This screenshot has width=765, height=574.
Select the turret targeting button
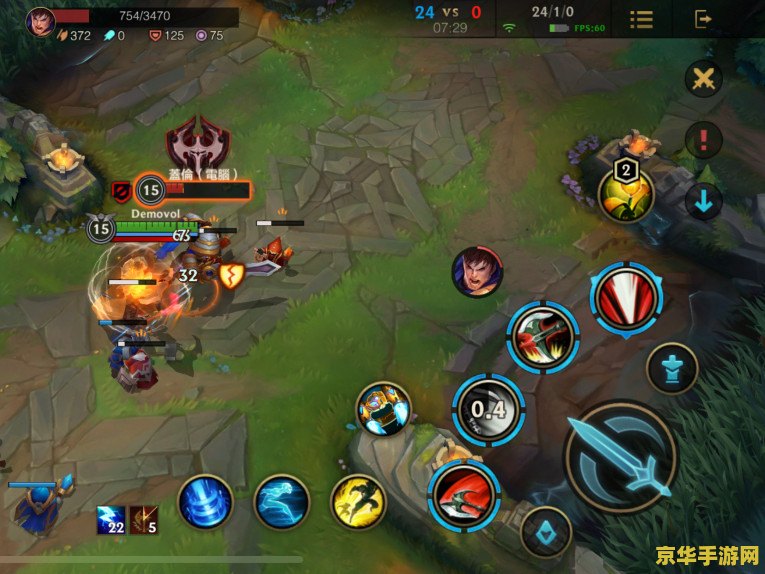(x=671, y=369)
